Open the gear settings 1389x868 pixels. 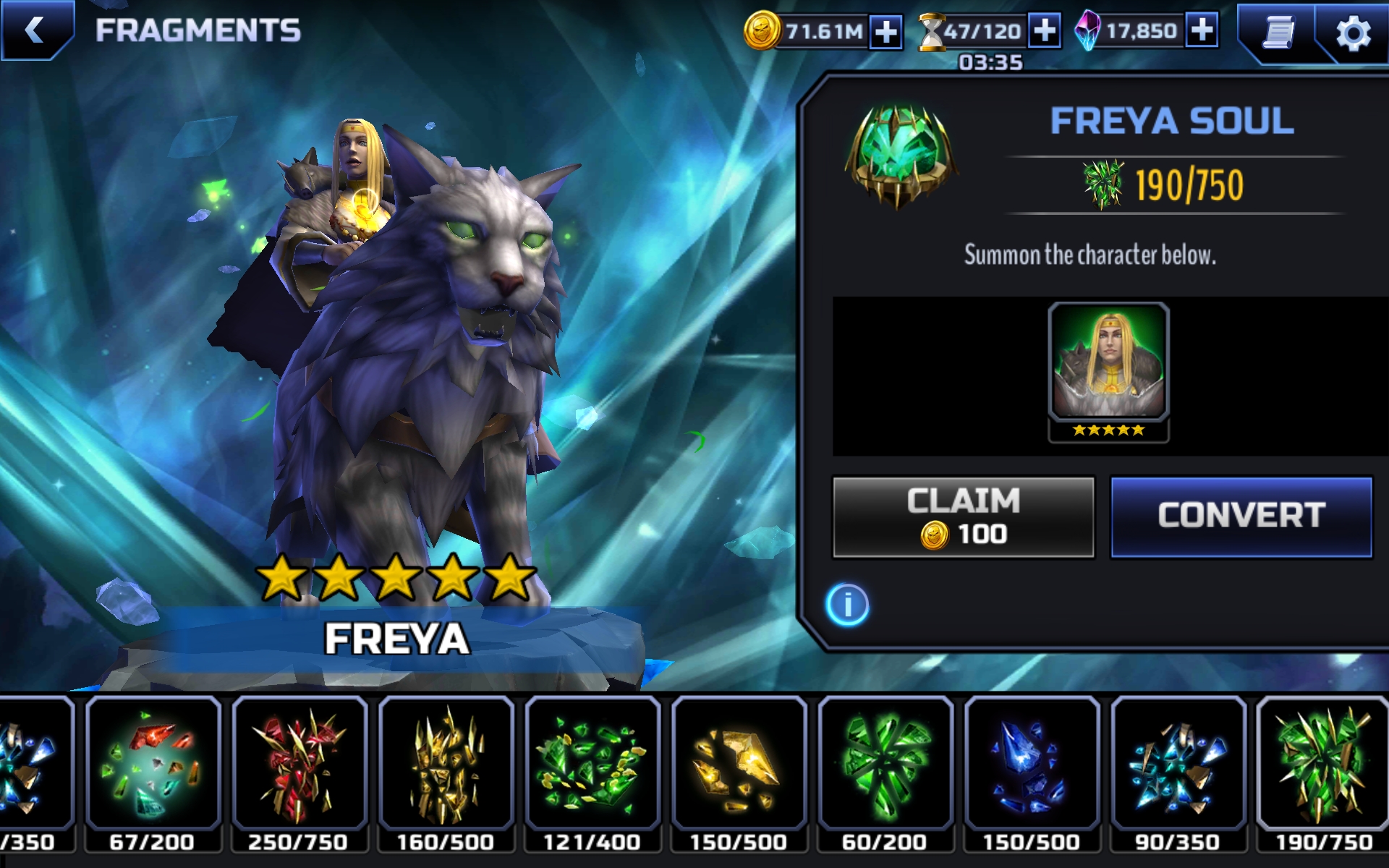point(1352,33)
